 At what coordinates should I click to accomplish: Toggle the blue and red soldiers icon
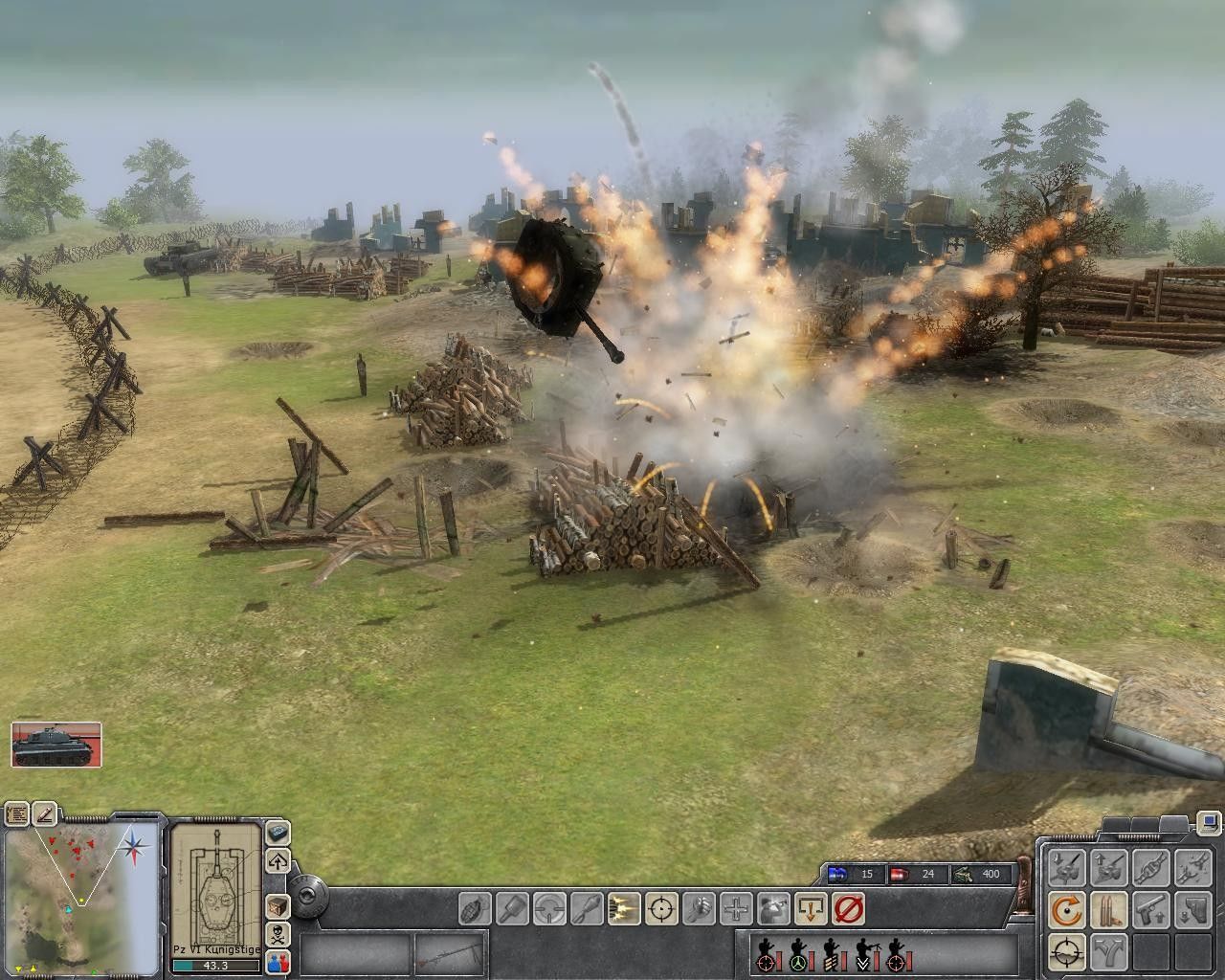(278, 961)
